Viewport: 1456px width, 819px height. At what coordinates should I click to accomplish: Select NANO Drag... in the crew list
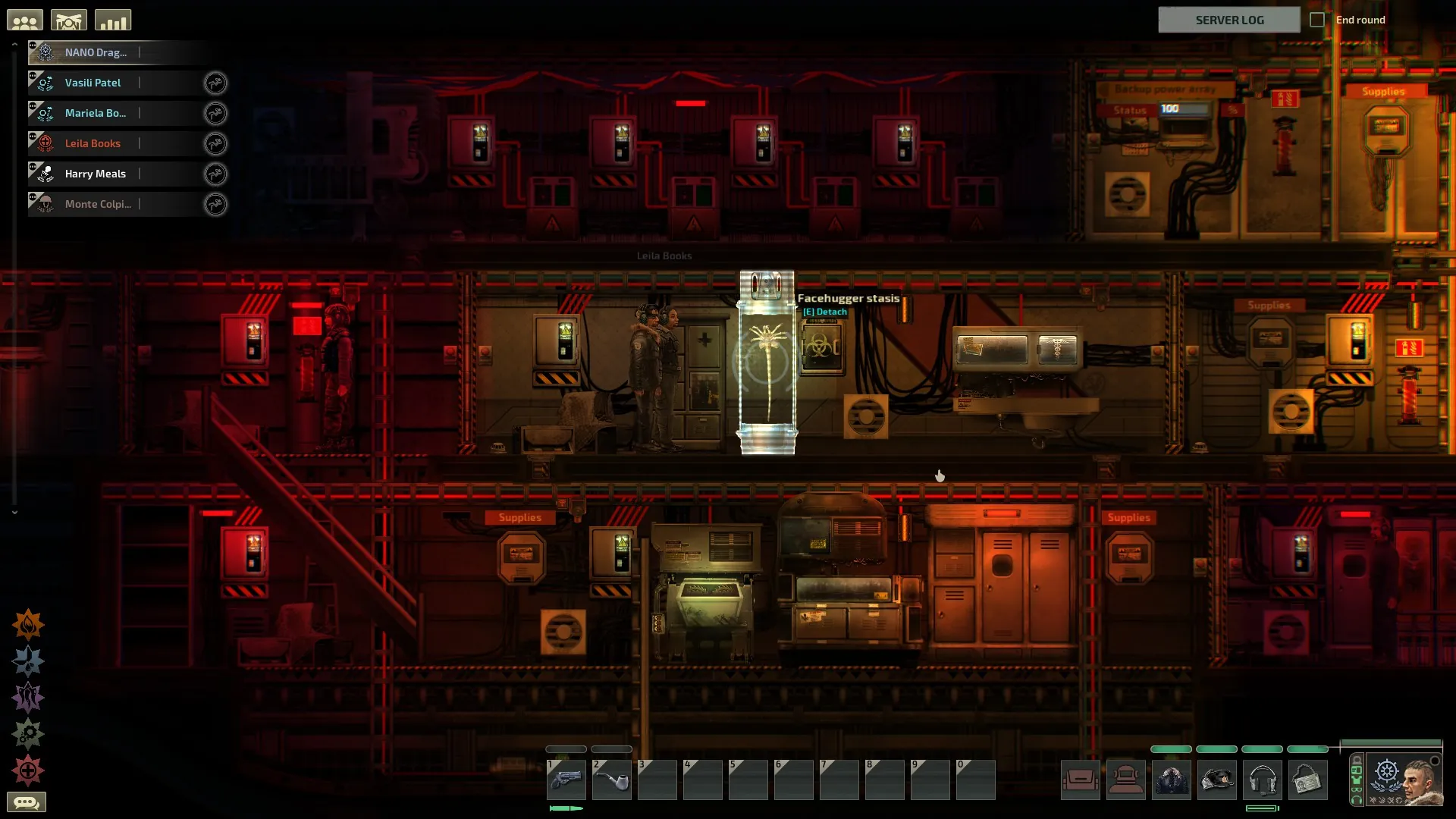(x=96, y=52)
